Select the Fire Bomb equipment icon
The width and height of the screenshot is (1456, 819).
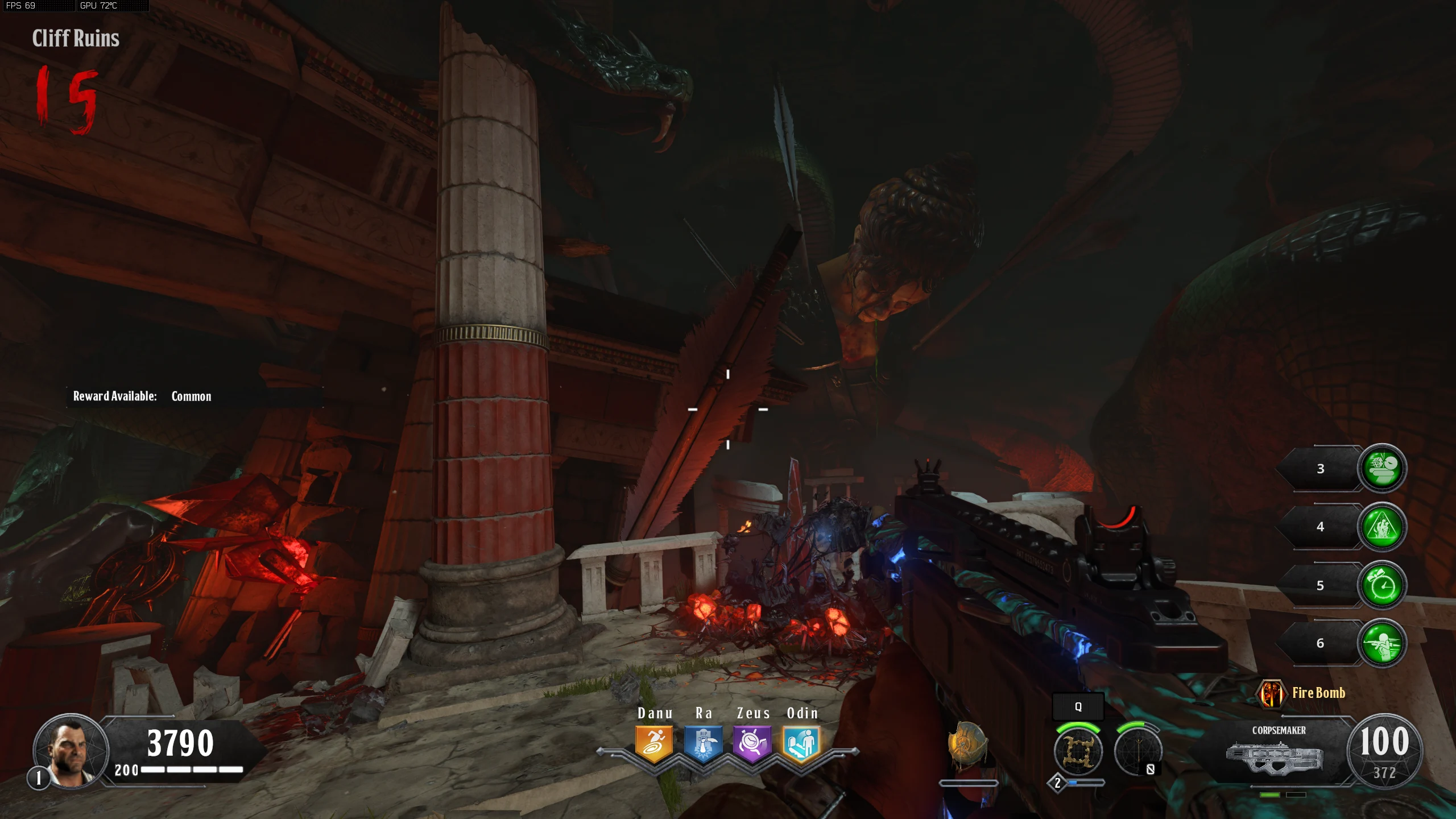(1271, 693)
